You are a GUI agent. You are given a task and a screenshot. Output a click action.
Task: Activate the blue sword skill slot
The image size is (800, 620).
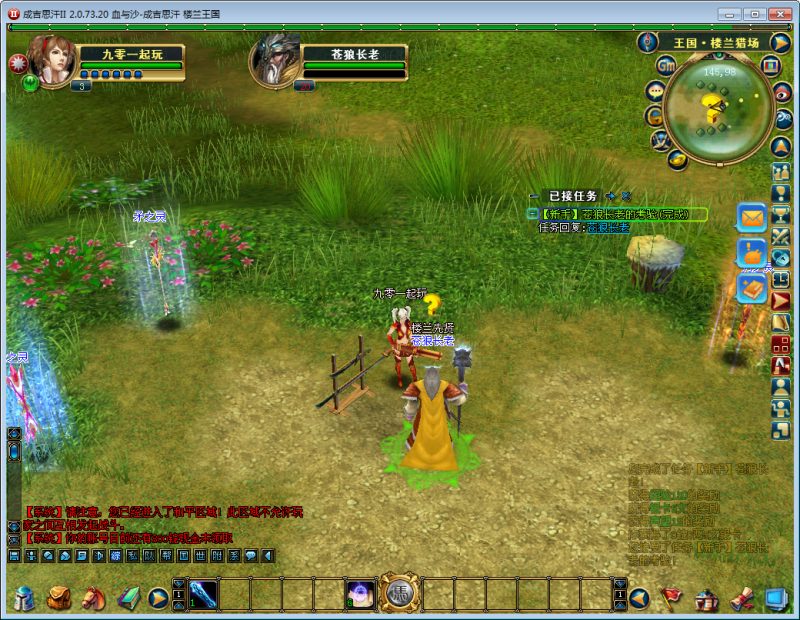203,595
